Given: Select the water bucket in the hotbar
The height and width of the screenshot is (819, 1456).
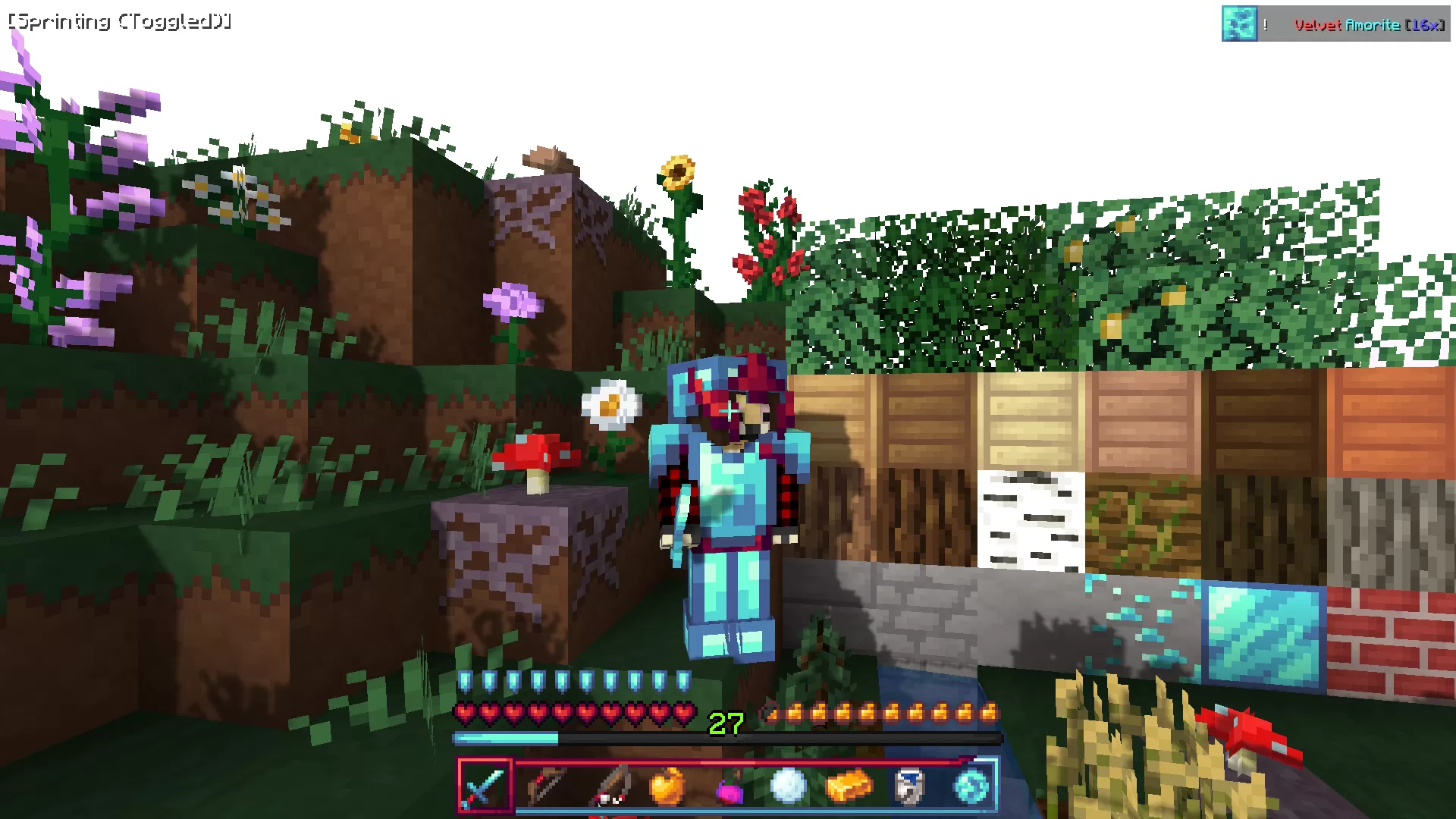Looking at the screenshot, I should 908,786.
